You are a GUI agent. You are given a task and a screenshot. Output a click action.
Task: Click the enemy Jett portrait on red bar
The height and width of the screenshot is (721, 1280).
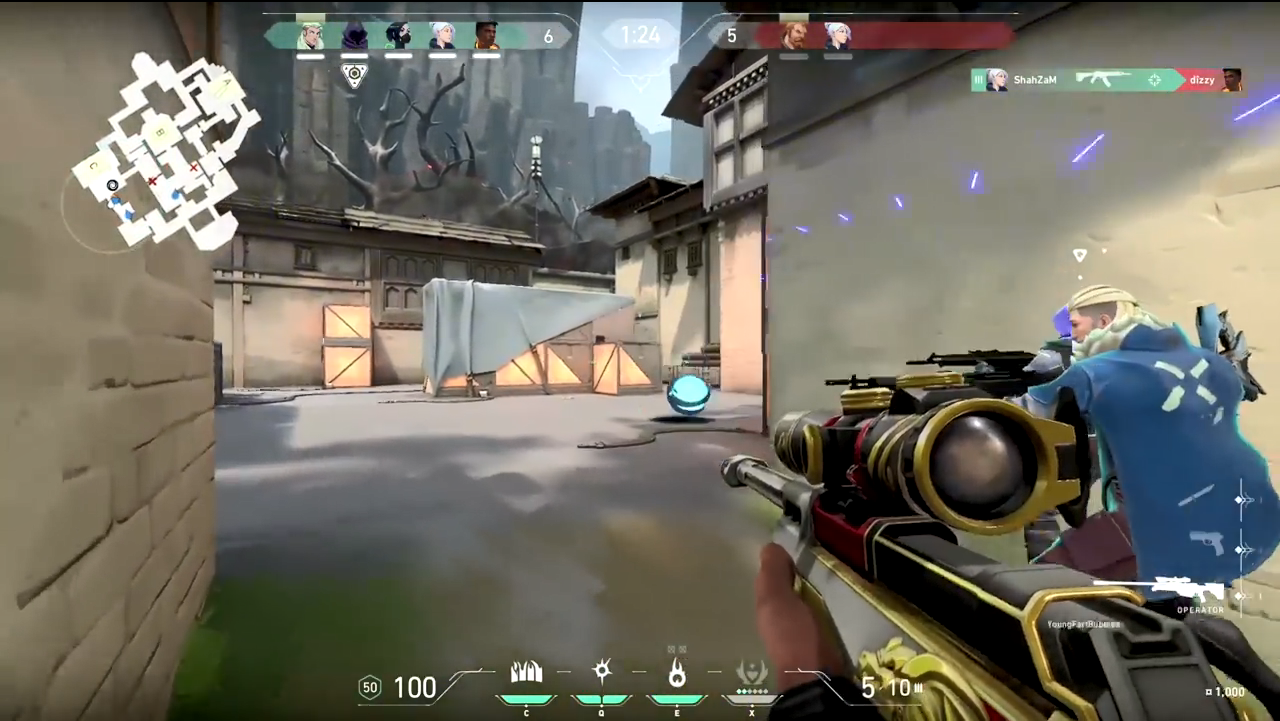837,36
